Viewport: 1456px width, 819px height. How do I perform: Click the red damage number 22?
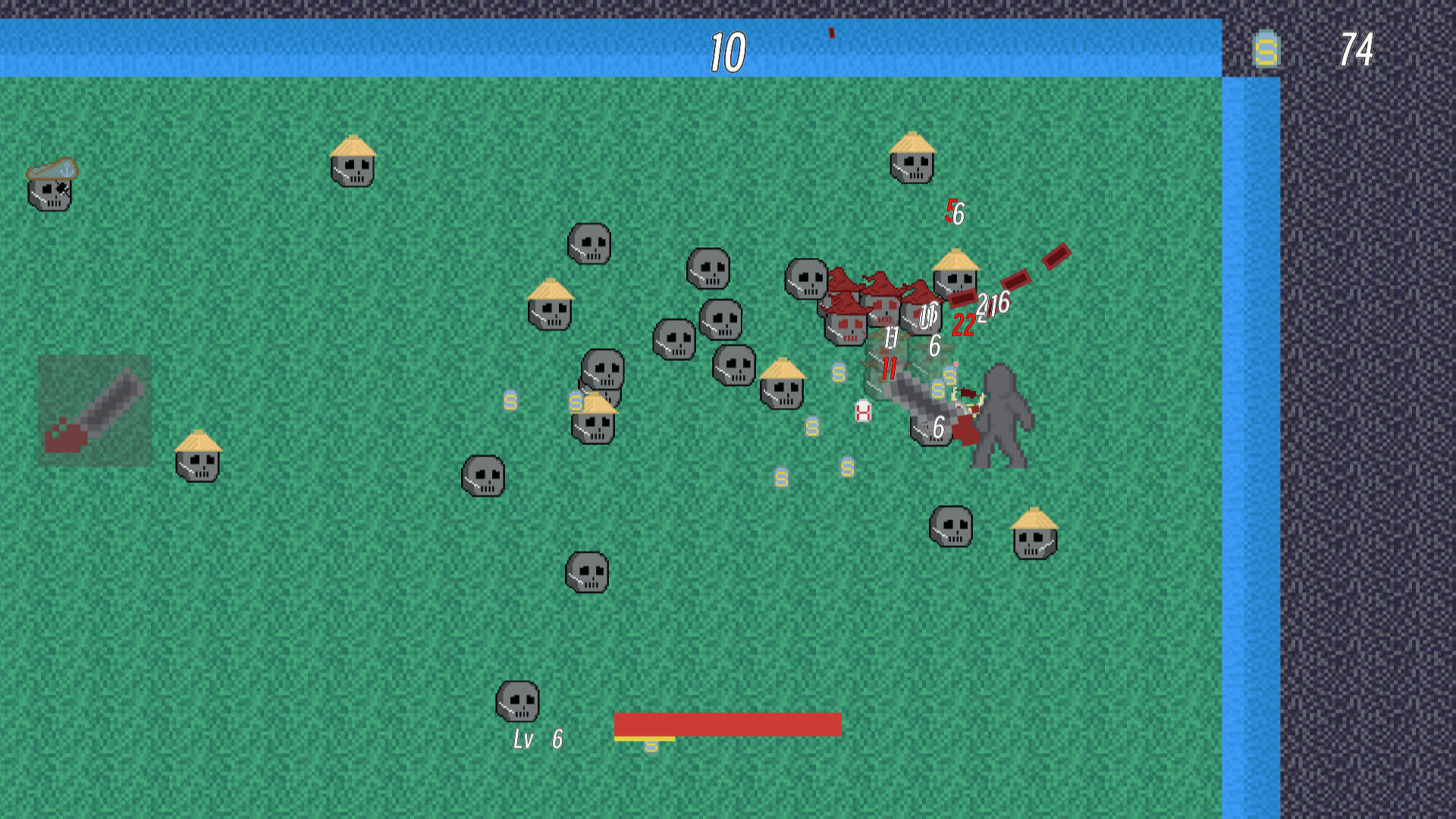point(964,324)
